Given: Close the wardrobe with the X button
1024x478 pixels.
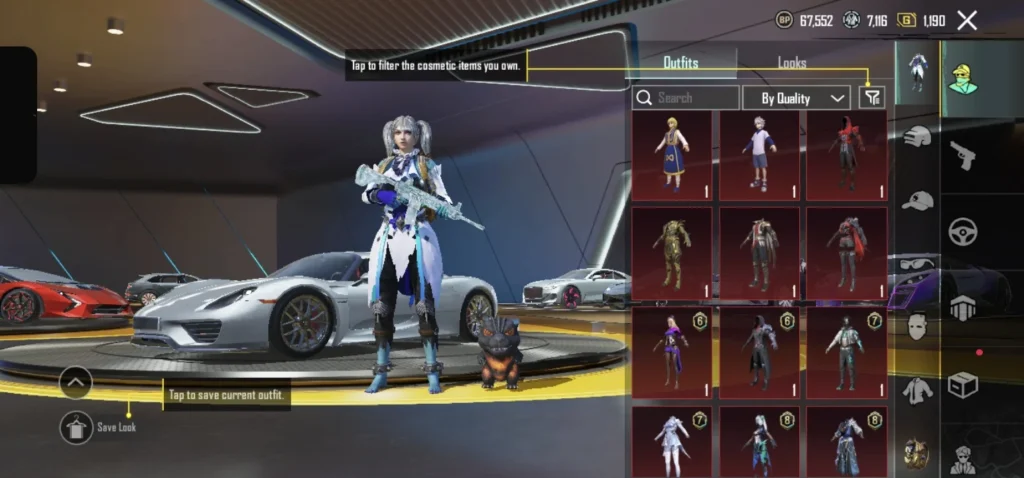Looking at the screenshot, I should pos(967,20).
